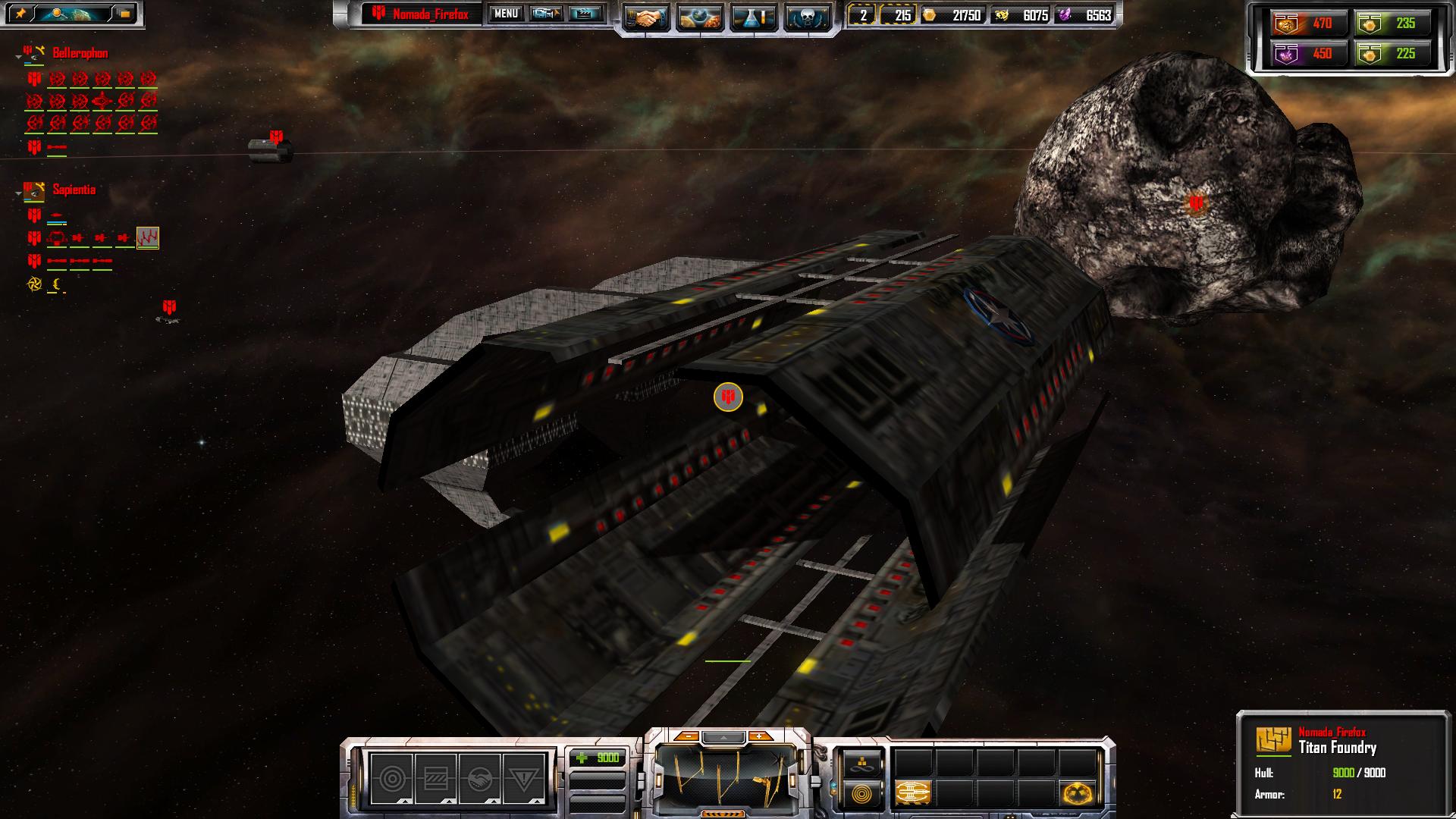Build the titan from the build slot
The width and height of the screenshot is (1456, 819).
[913, 793]
